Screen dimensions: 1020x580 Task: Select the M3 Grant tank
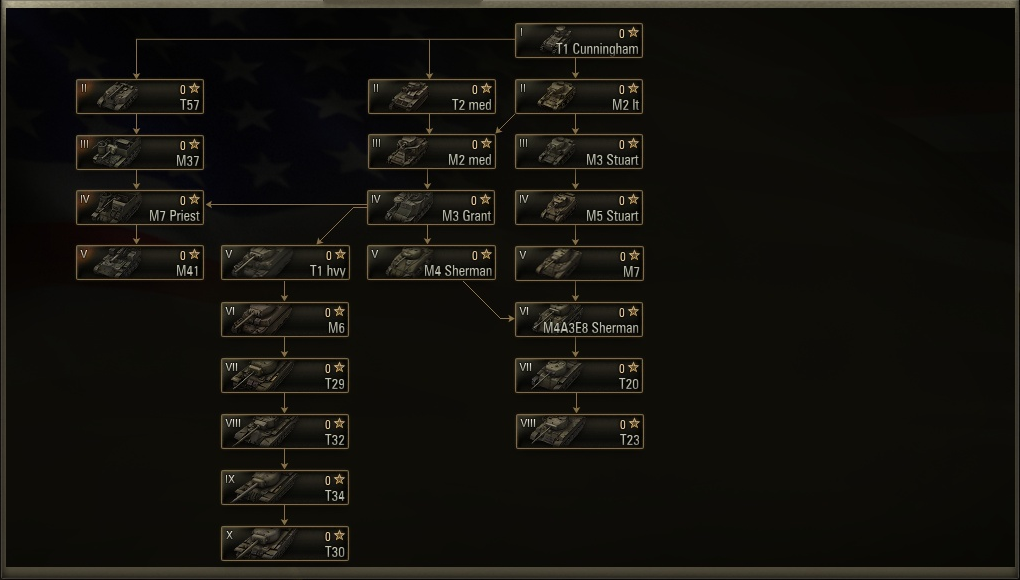(431, 208)
